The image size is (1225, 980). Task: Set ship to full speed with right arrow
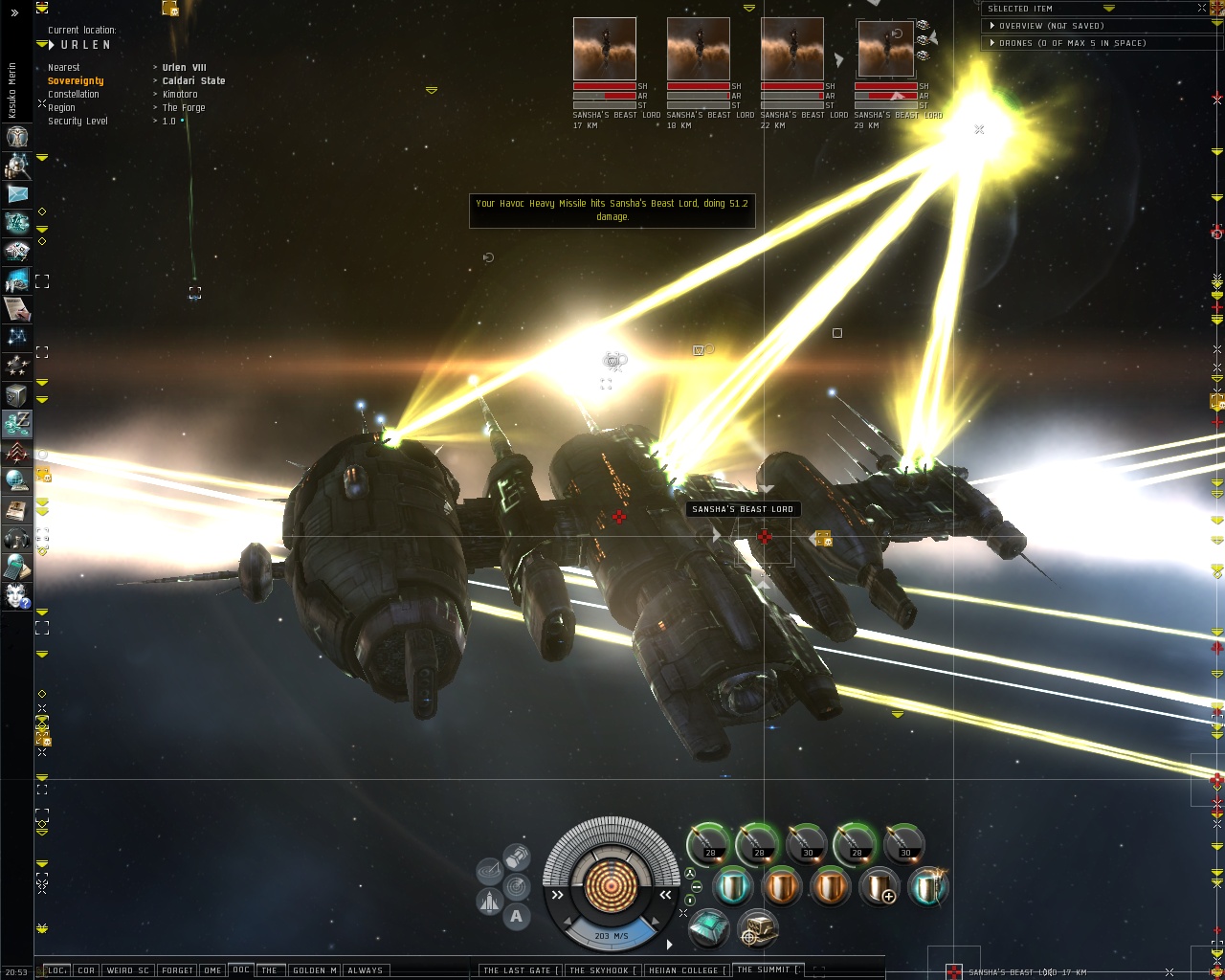[x=669, y=945]
